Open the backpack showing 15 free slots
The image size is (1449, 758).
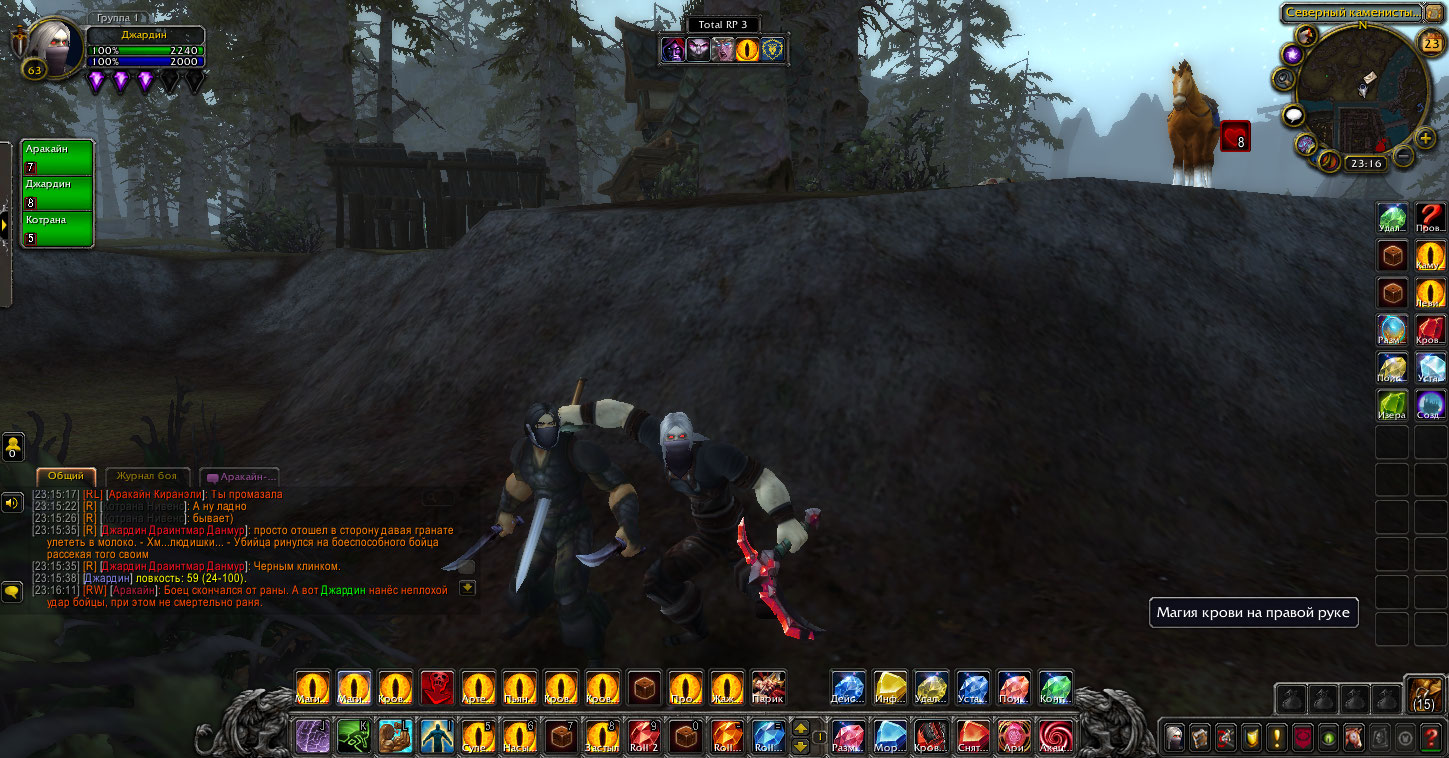[x=1424, y=692]
